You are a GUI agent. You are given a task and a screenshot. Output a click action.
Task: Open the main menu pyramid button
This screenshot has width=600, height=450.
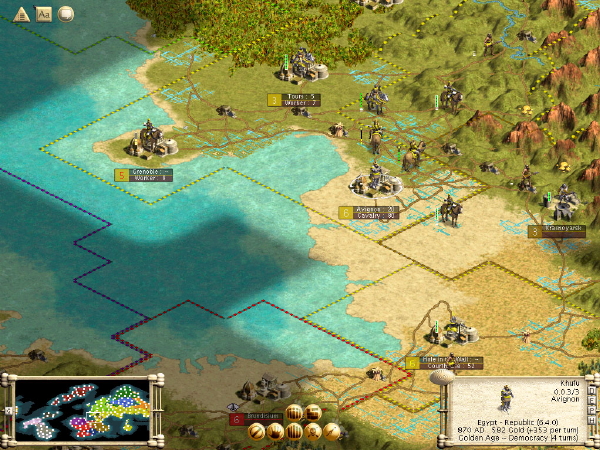(x=21, y=14)
